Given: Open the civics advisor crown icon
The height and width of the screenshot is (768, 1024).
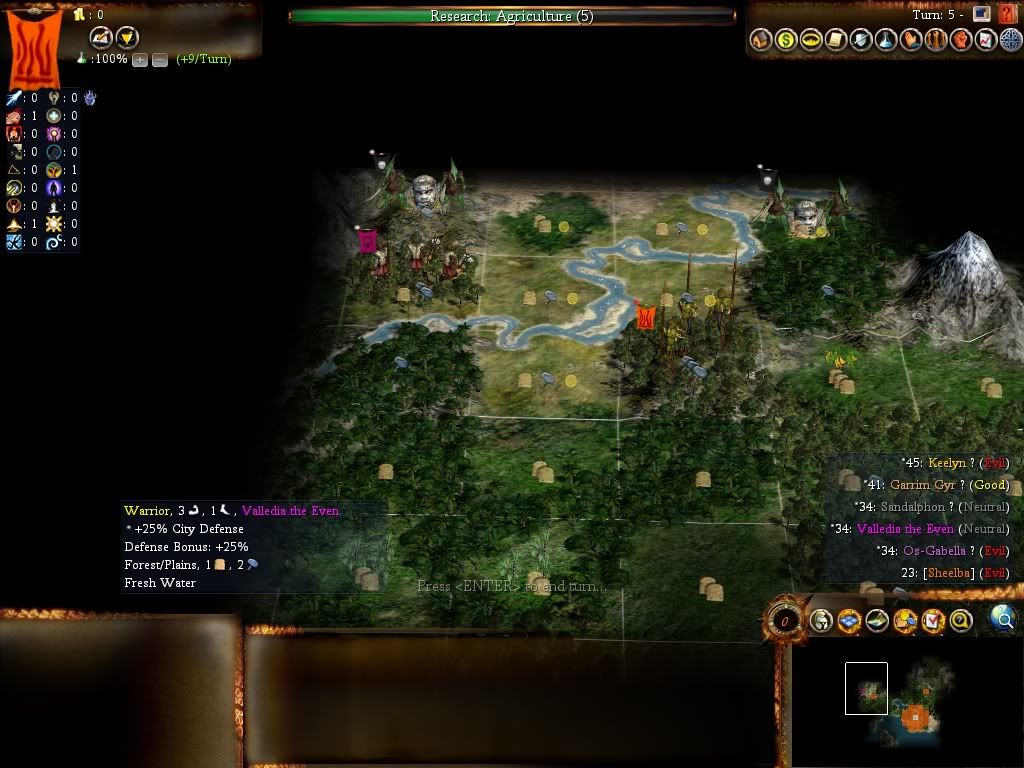Looking at the screenshot, I should pos(812,40).
